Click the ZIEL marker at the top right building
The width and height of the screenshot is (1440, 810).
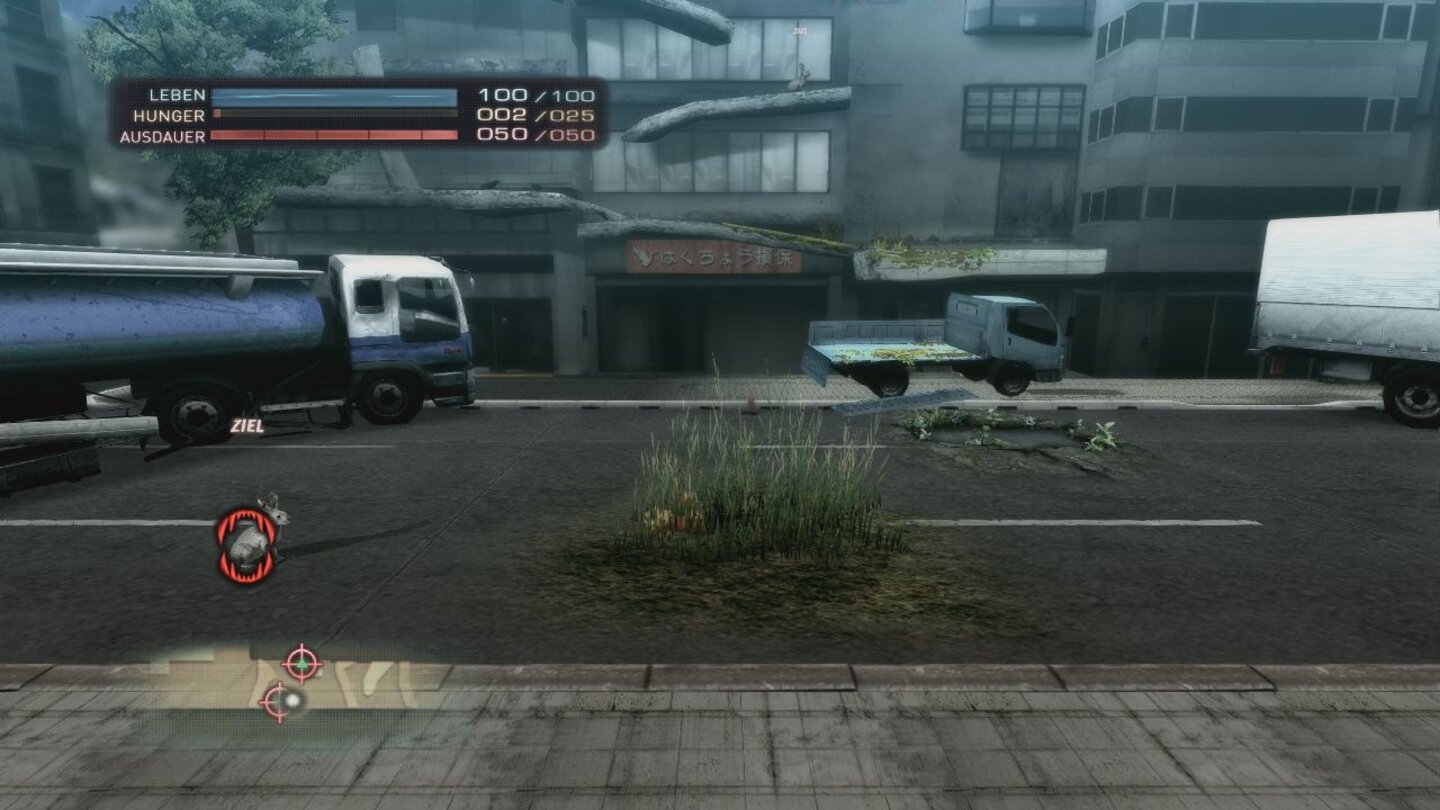click(800, 31)
